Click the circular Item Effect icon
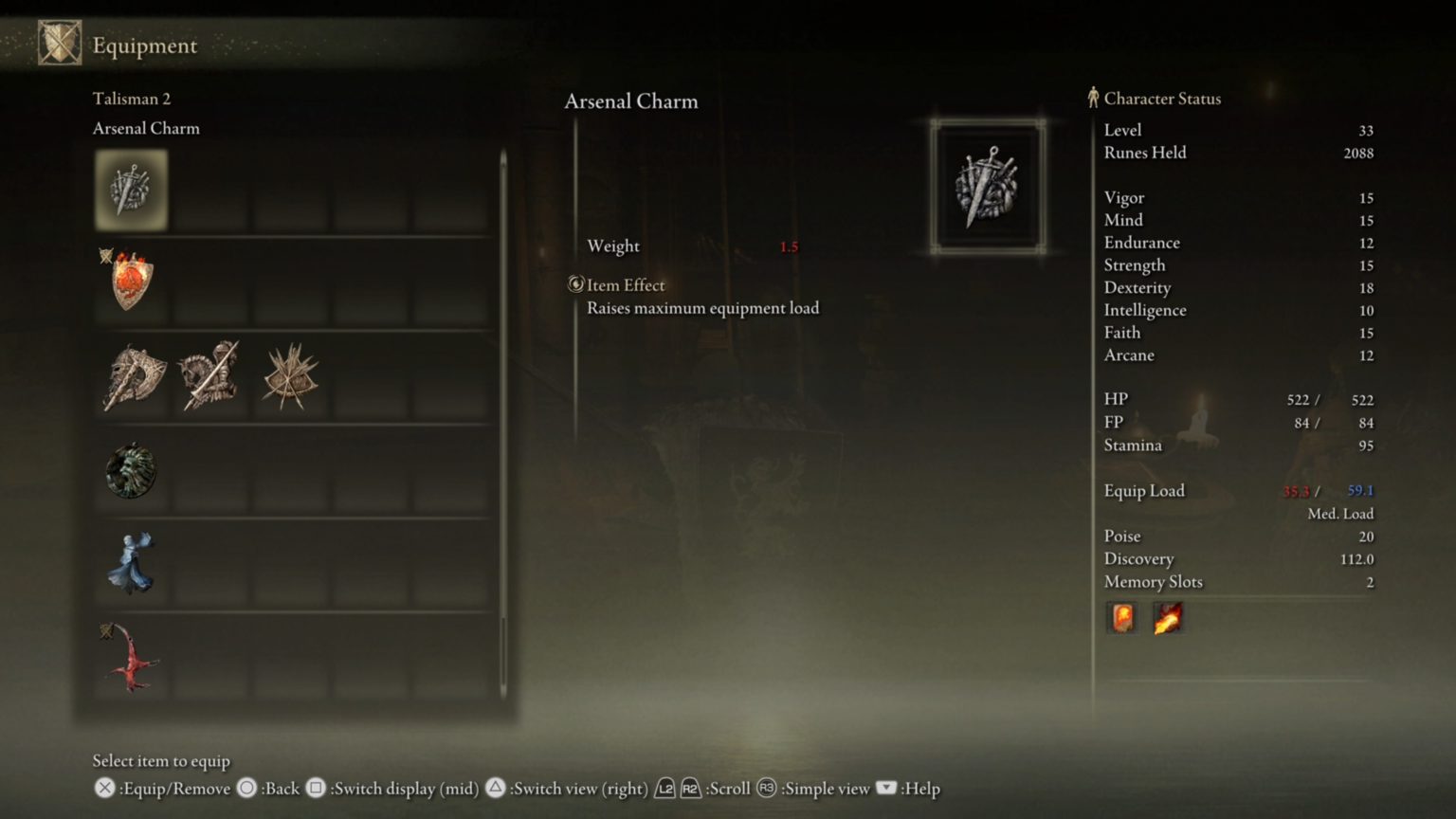Screen dimensions: 1456x819 point(574,284)
